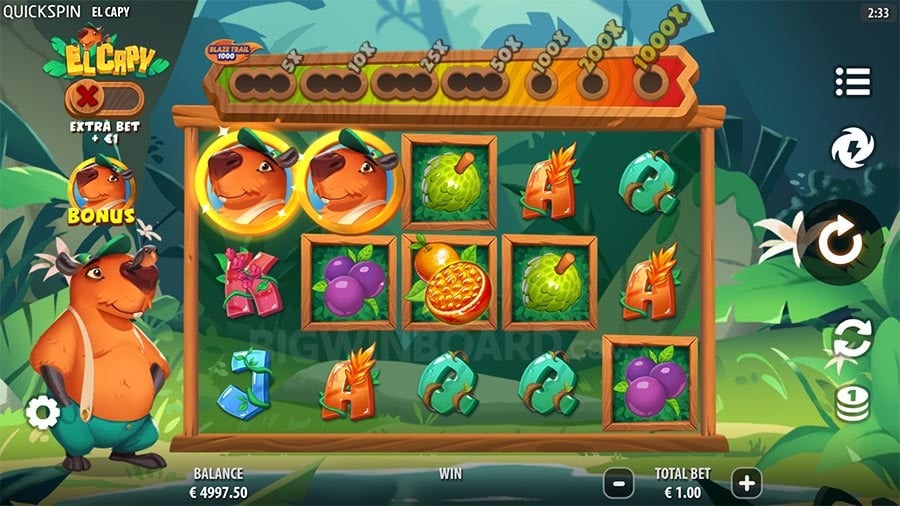The width and height of the screenshot is (900, 506).
Task: Toggle the Extra Bet switch
Action: coord(104,100)
